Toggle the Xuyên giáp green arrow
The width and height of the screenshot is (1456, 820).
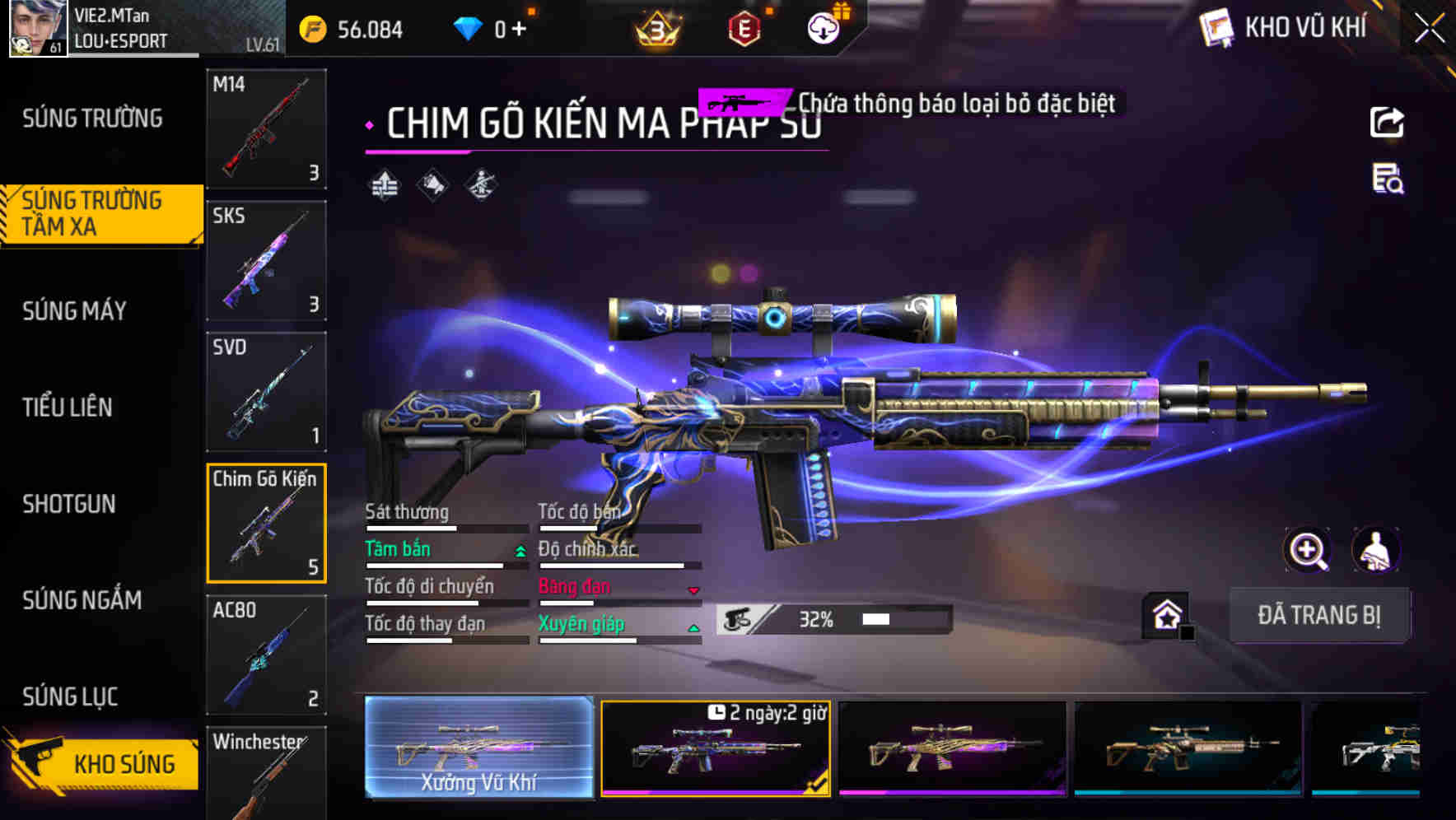pyautogui.click(x=693, y=627)
